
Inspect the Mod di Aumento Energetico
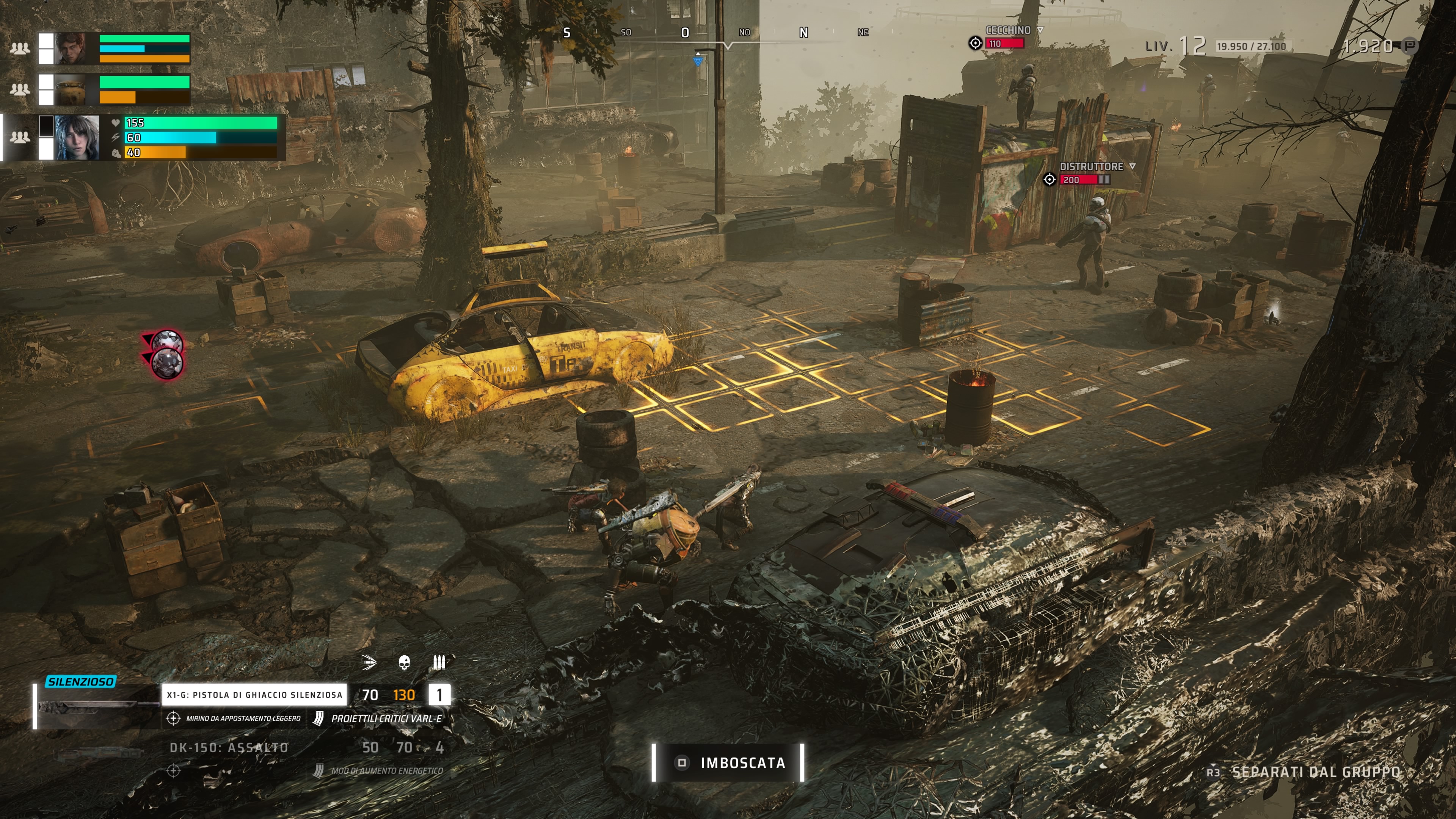[x=386, y=770]
